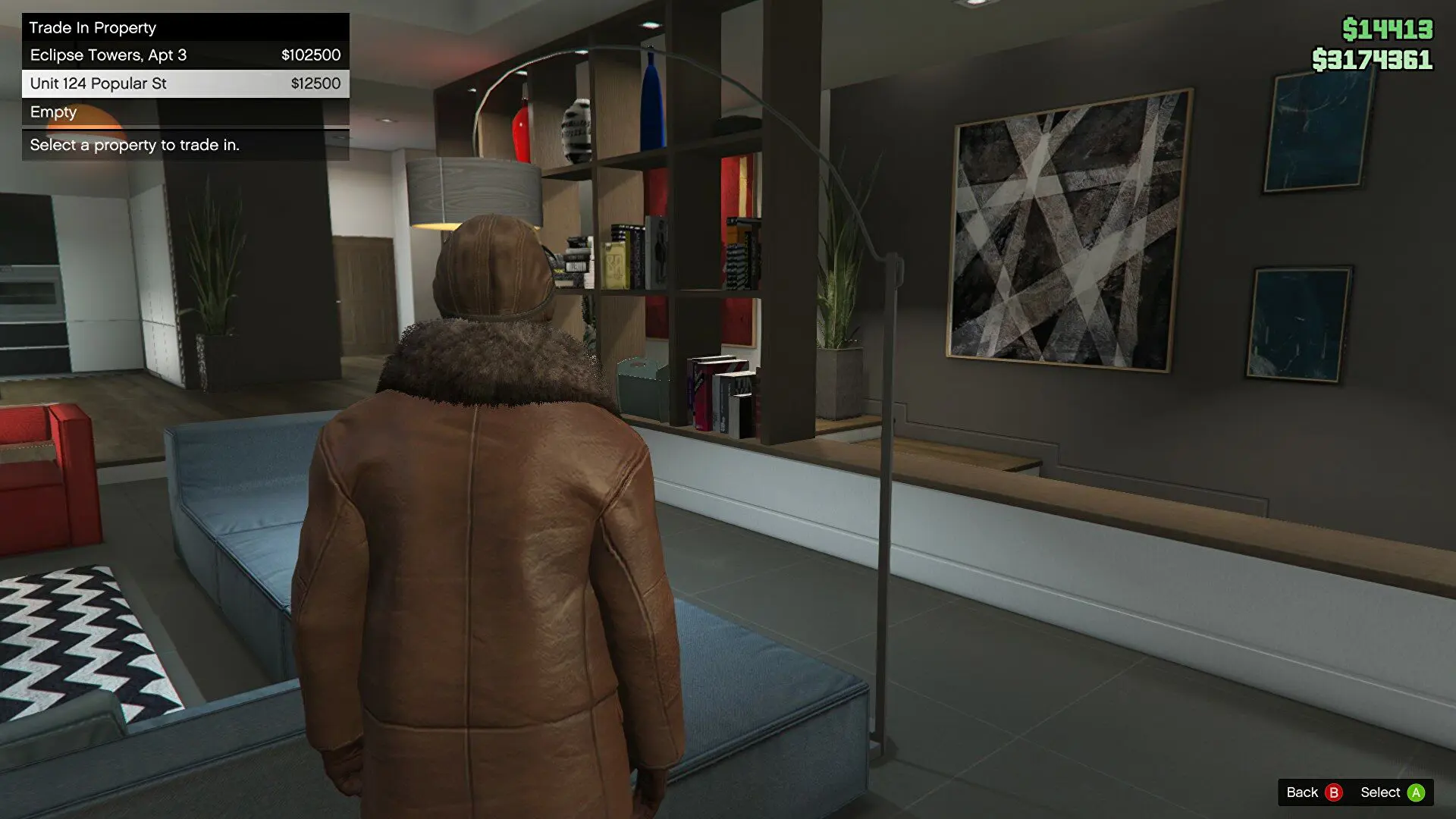Click "Select a property to trade in" hint text
Viewport: 1456px width, 819px height.
point(134,145)
